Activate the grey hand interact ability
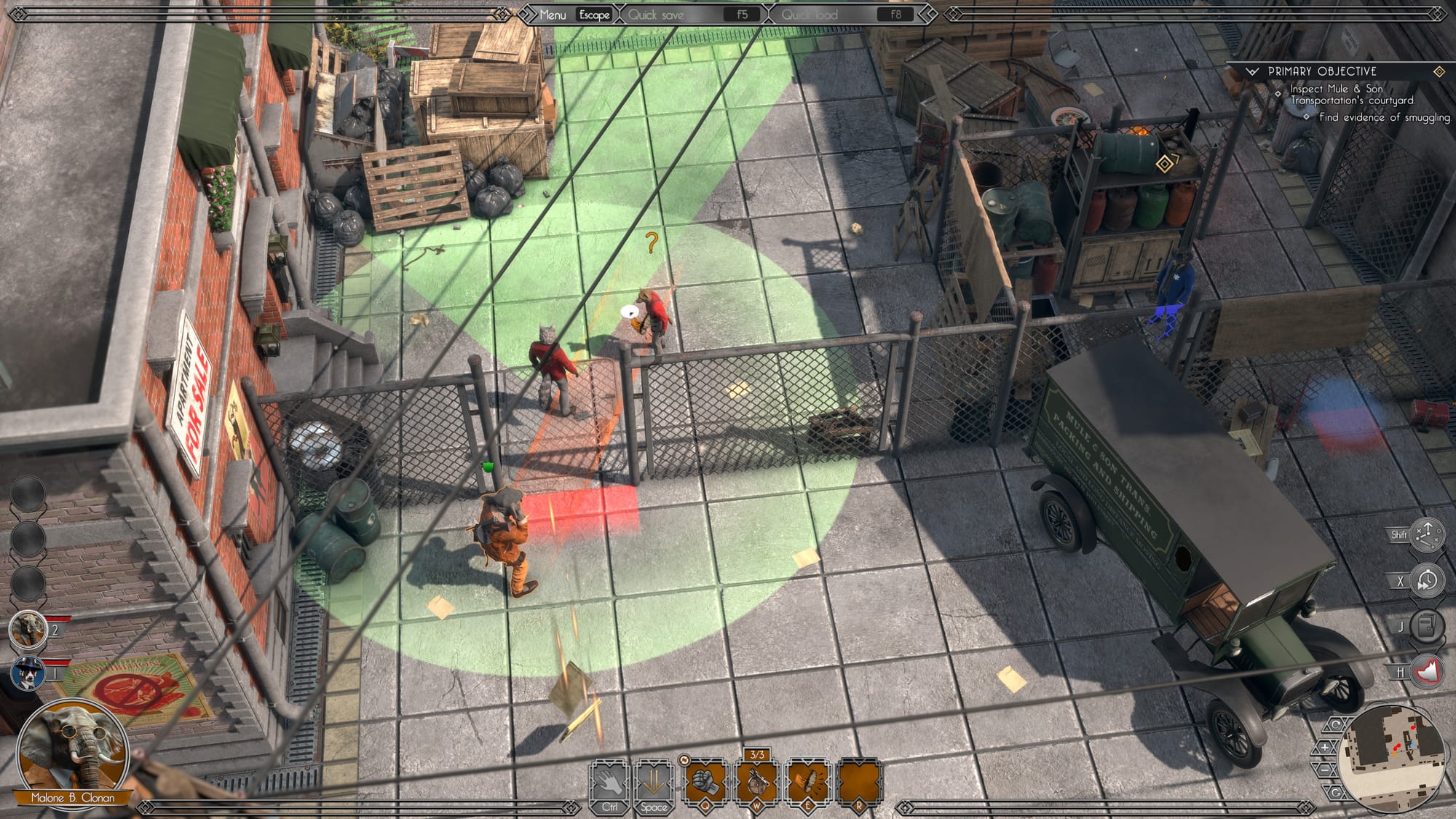Image resolution: width=1456 pixels, height=819 pixels. point(610,783)
